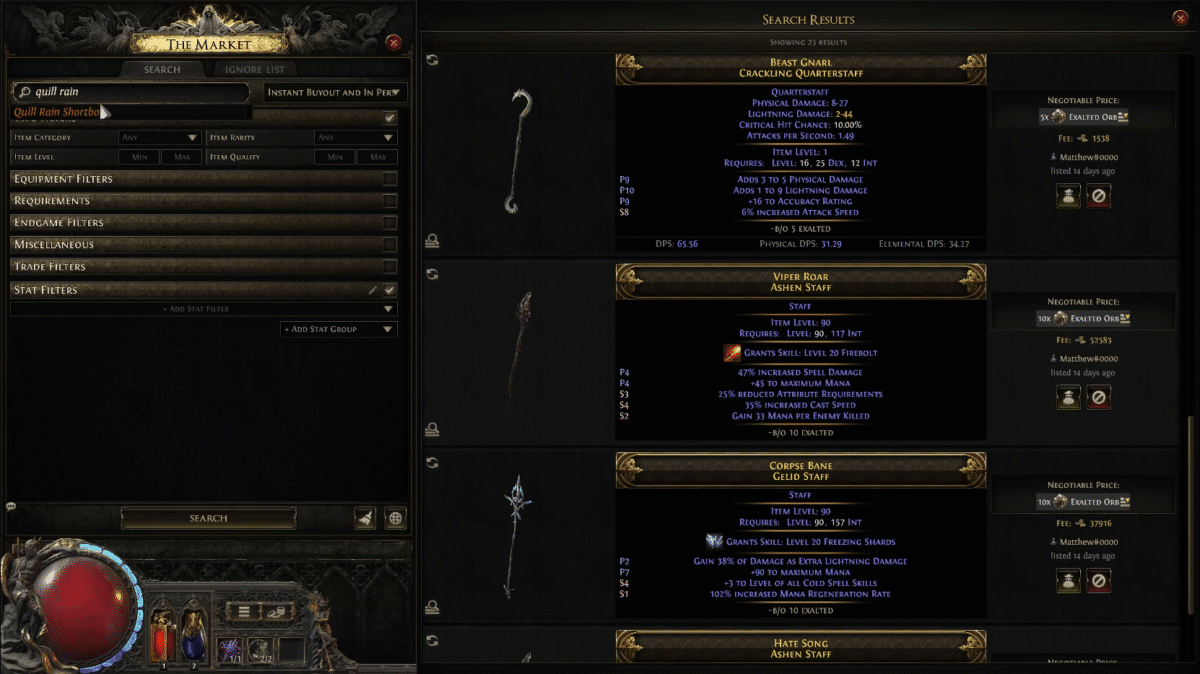Enable the Endgame Filters checkbox
The width and height of the screenshot is (1200, 674).
390,223
